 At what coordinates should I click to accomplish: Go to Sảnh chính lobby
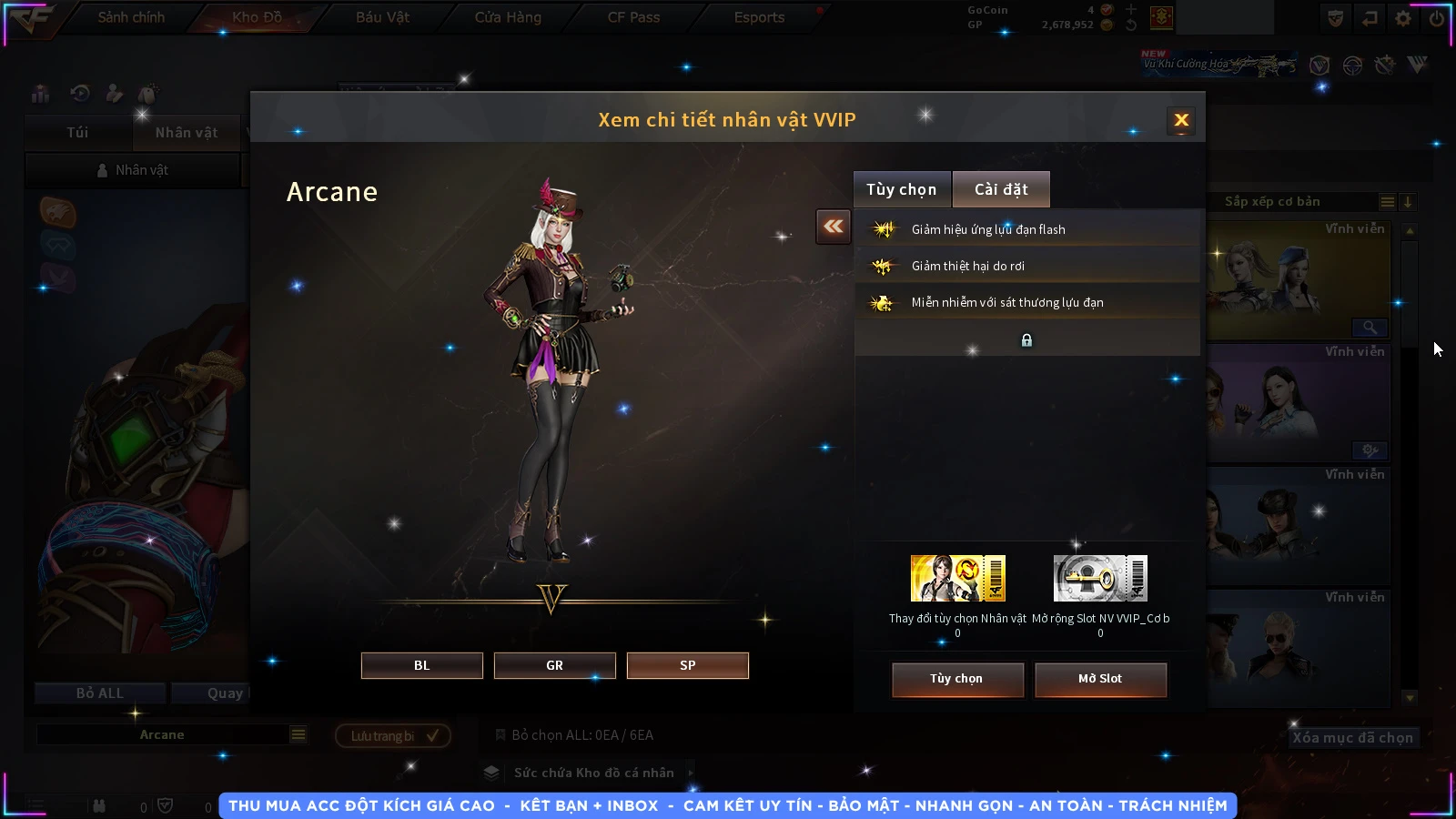[x=131, y=17]
